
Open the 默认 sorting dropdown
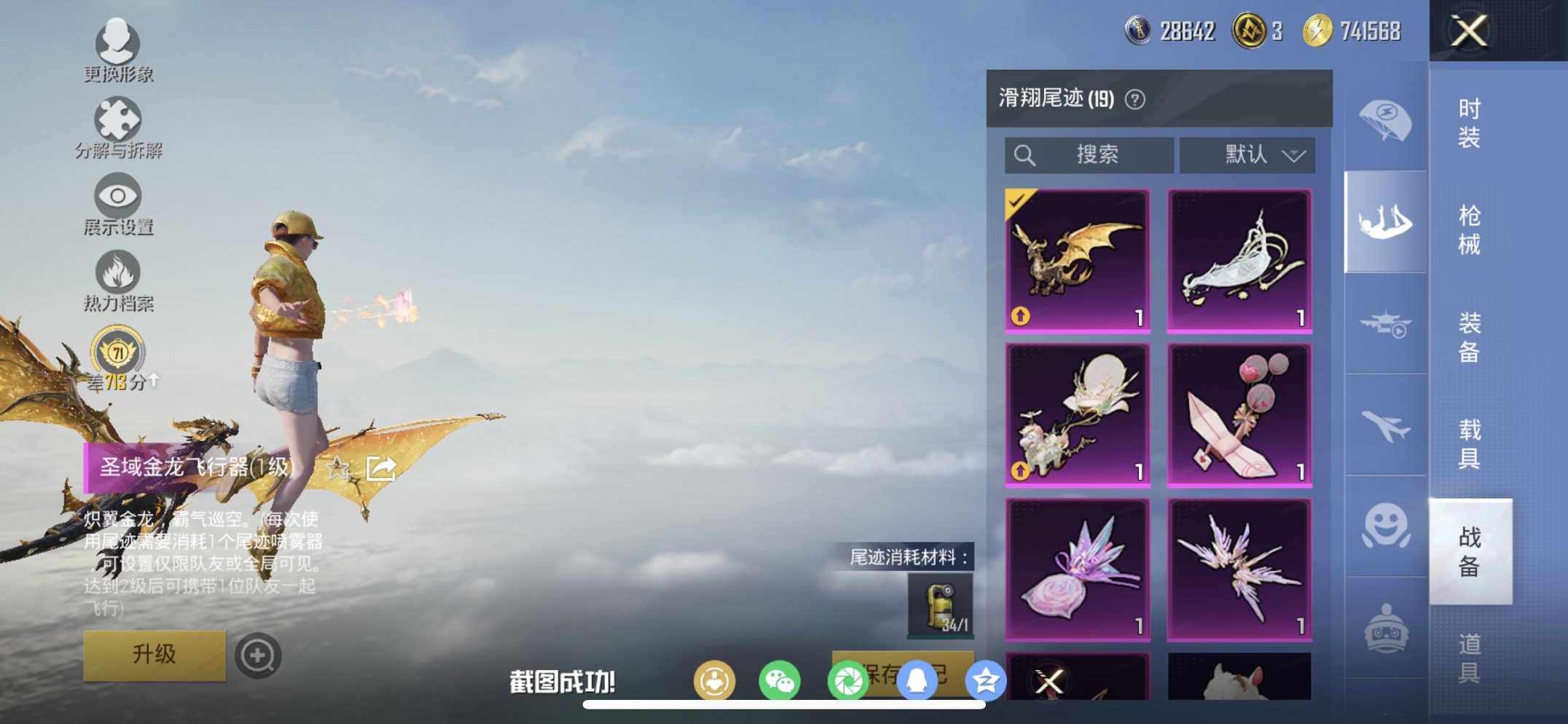(x=1247, y=154)
